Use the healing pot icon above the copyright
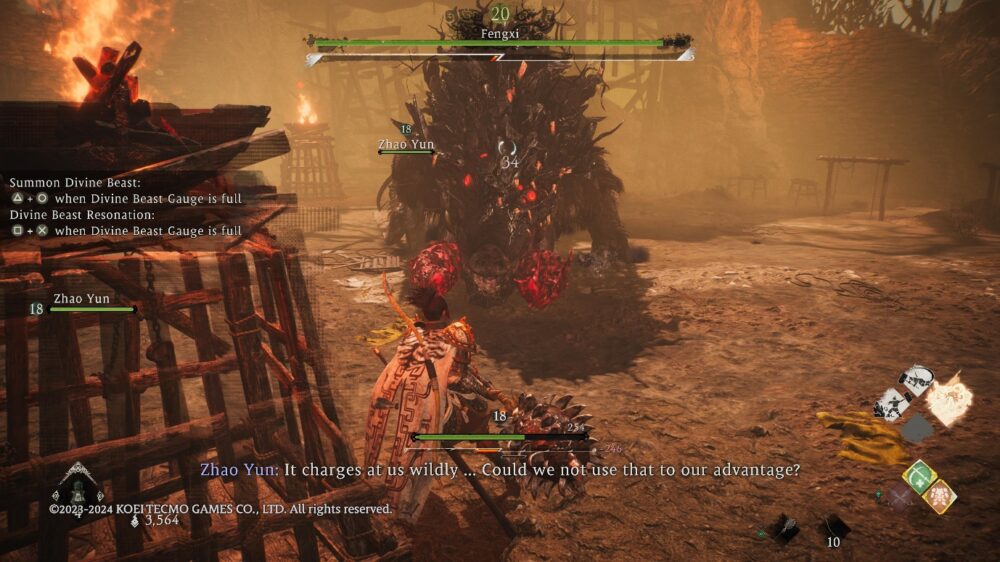Screen dimensions: 1000x562 tap(77, 490)
